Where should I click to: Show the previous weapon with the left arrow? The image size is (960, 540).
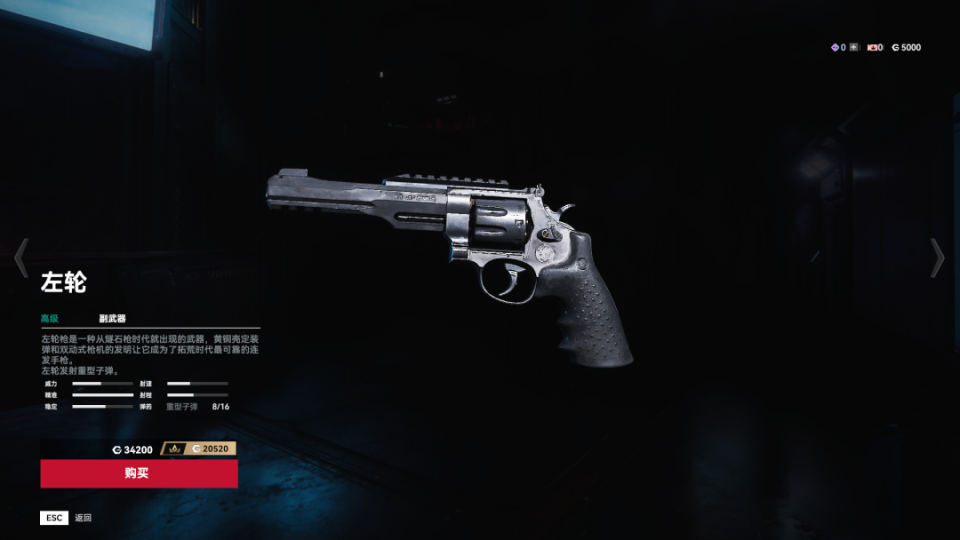(x=21, y=258)
